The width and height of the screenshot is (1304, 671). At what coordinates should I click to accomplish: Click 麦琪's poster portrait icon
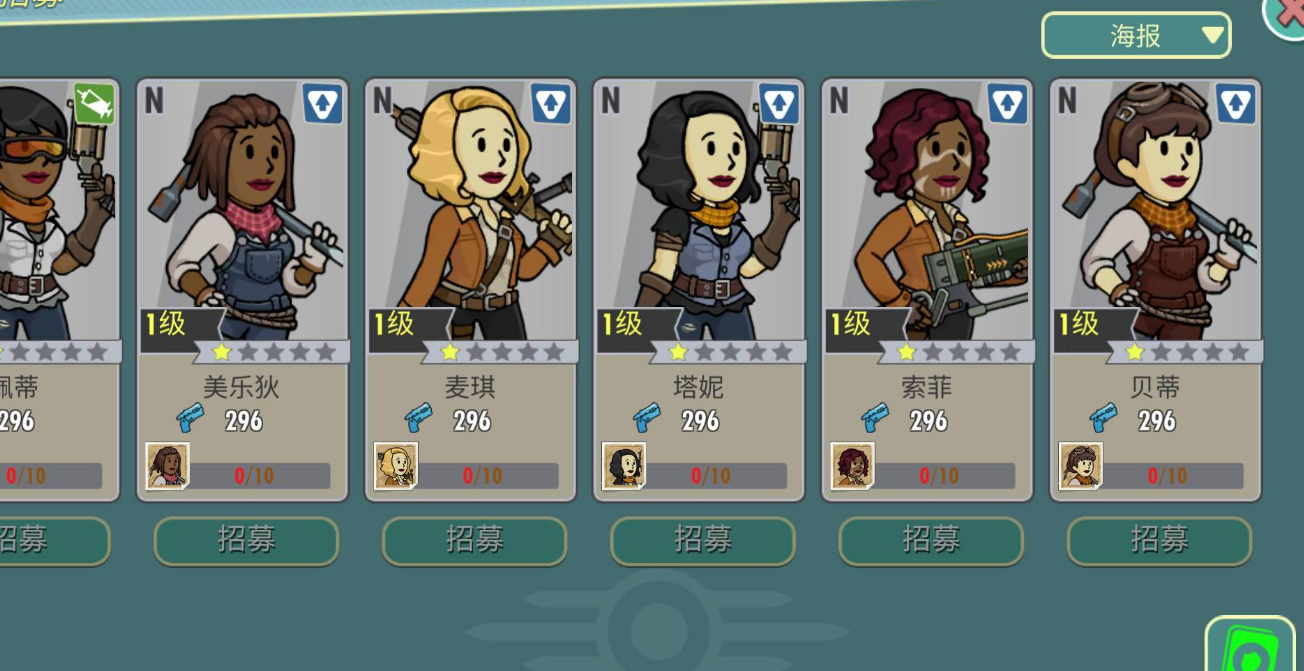point(396,466)
